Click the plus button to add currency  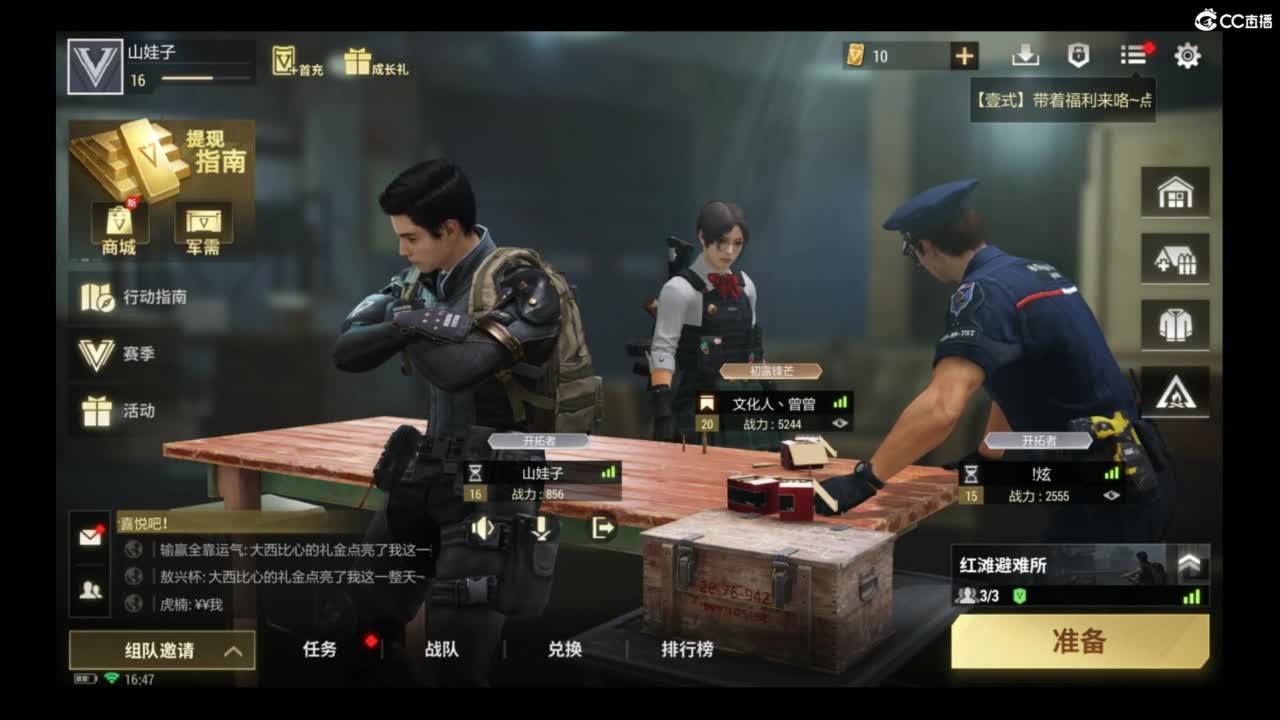coord(964,55)
